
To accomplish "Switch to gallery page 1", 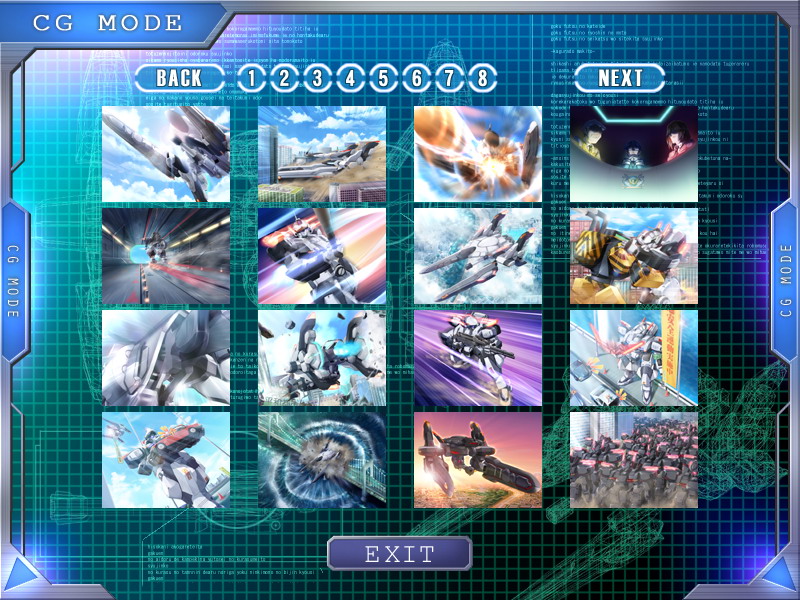I will click(x=251, y=77).
